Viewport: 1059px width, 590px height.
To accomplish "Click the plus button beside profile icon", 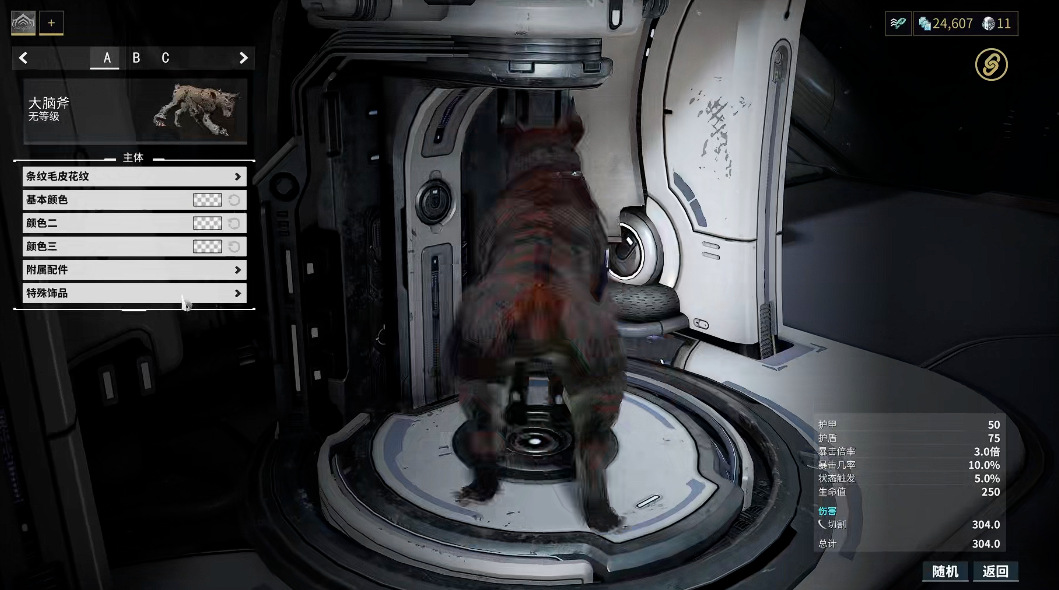I will coord(51,22).
